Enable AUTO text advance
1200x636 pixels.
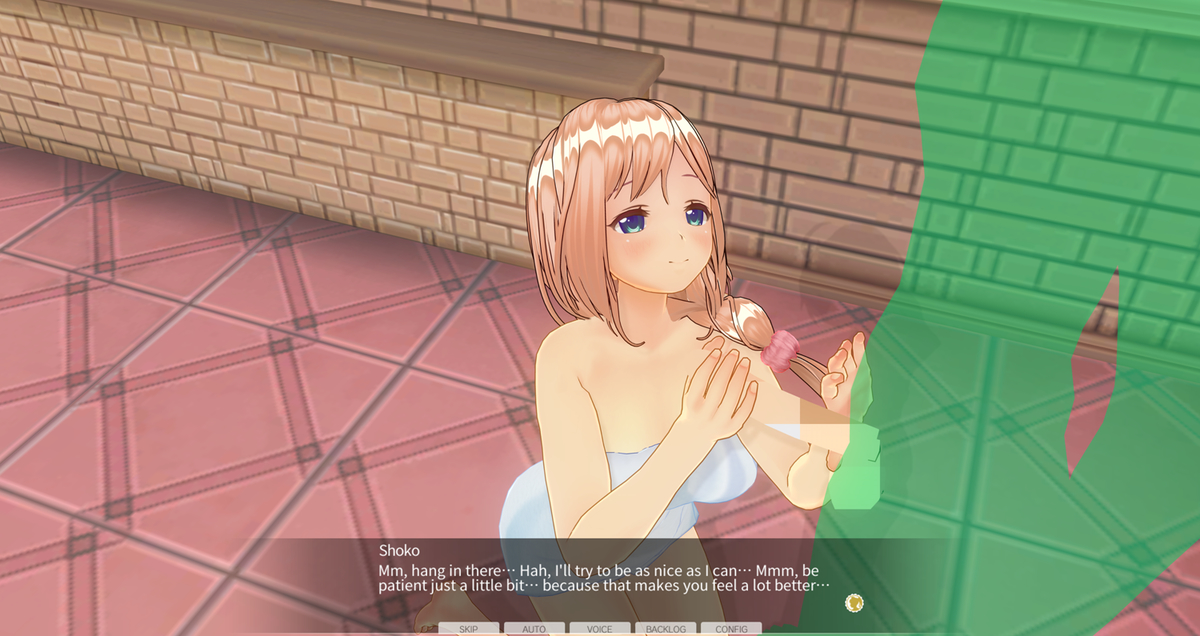pos(534,629)
